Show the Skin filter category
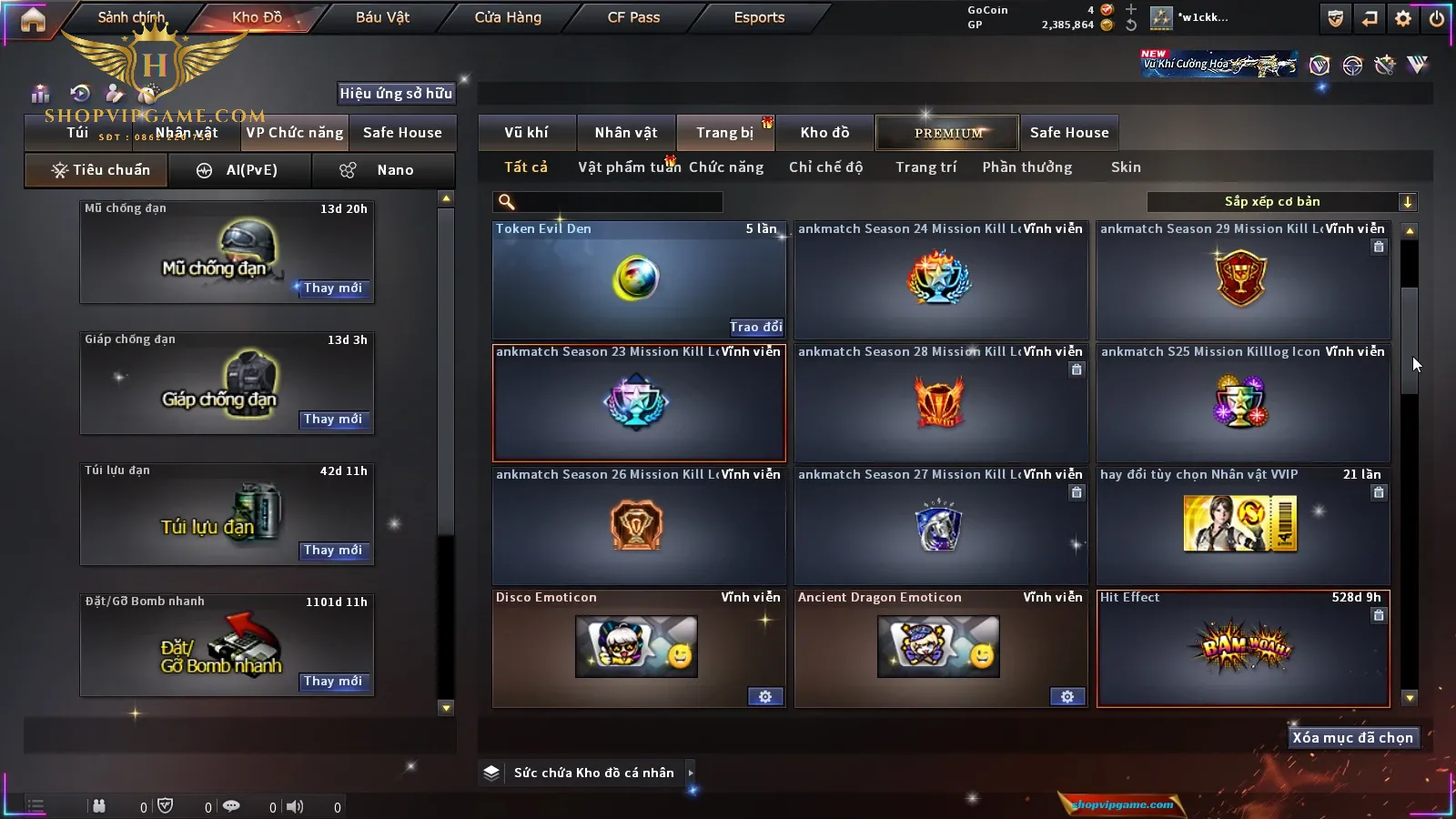The image size is (1456, 819). [x=1126, y=167]
